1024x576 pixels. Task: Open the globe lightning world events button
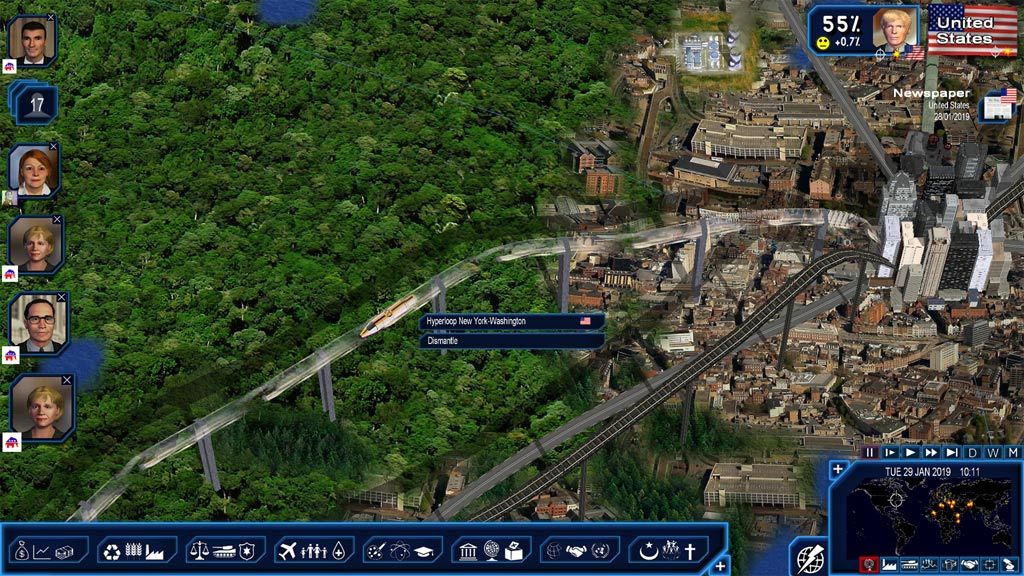point(809,557)
